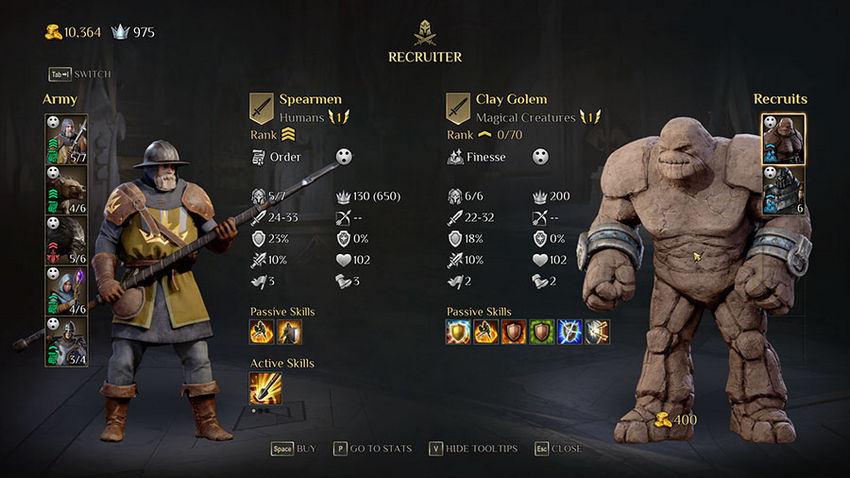This screenshot has width=850, height=478.
Task: Choose the armored recruit portrait showing 6
Action: pos(783,189)
